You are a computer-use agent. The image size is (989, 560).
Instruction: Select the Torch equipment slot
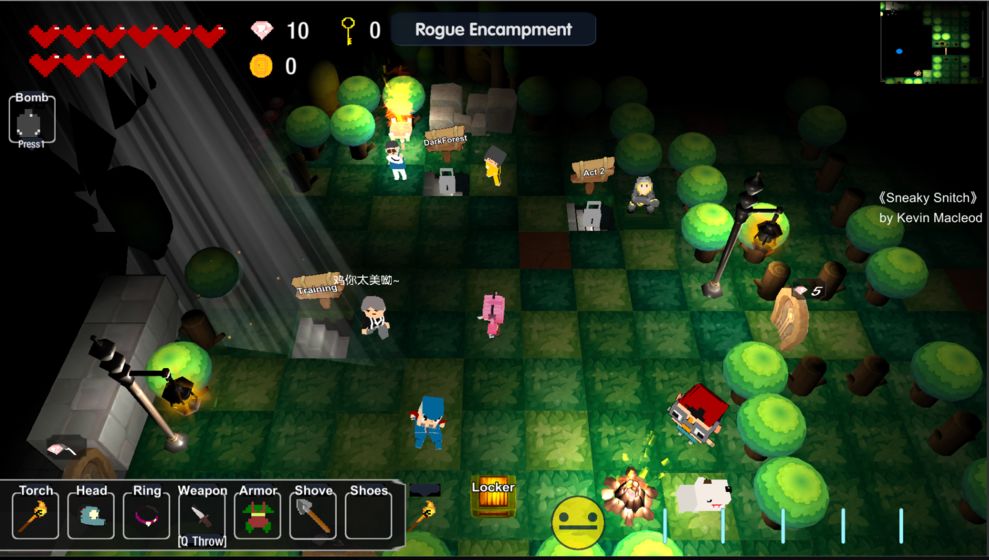(x=36, y=516)
